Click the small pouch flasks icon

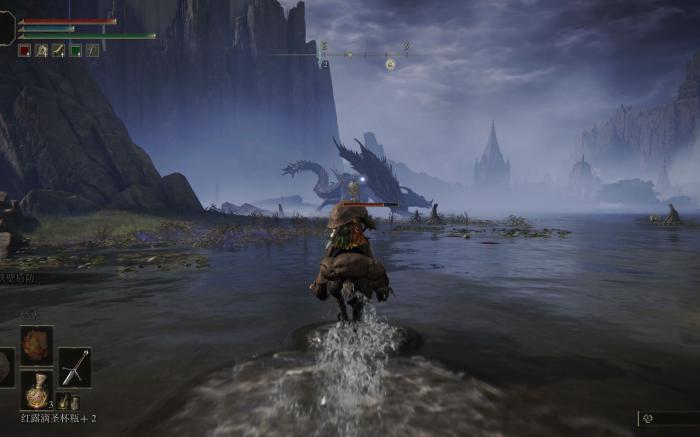coord(68,402)
